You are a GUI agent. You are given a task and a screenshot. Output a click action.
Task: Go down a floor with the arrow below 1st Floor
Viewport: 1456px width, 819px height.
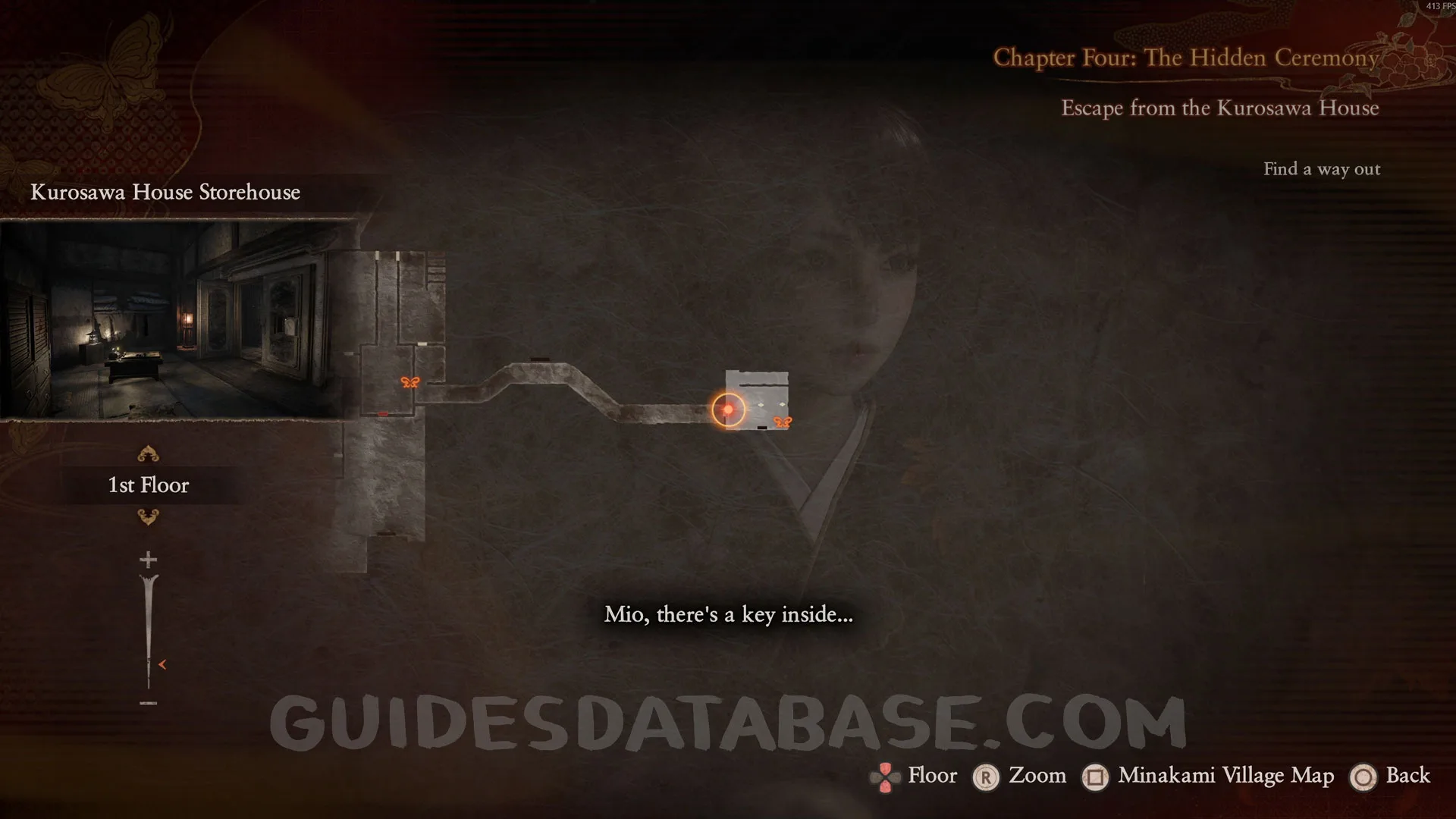point(148,517)
